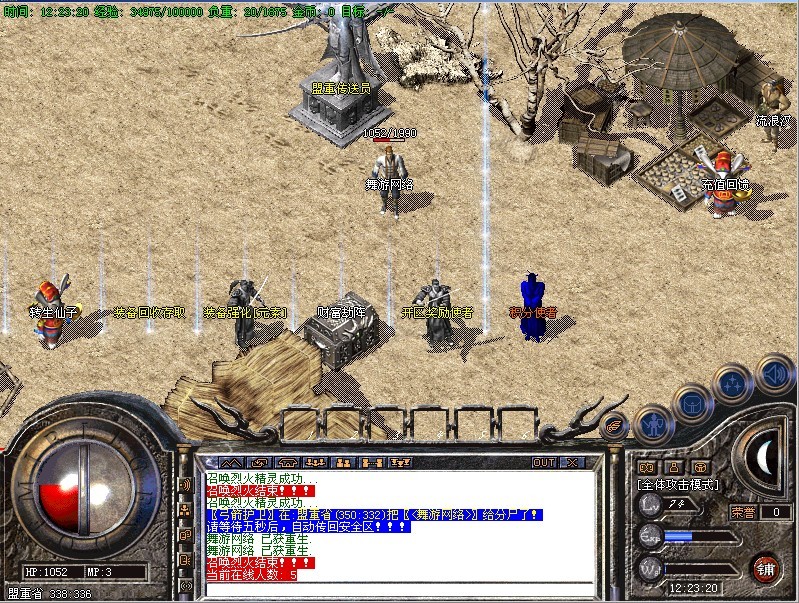The image size is (799, 603).
Task: Close the chat panel with the X button
Action: (x=572, y=462)
